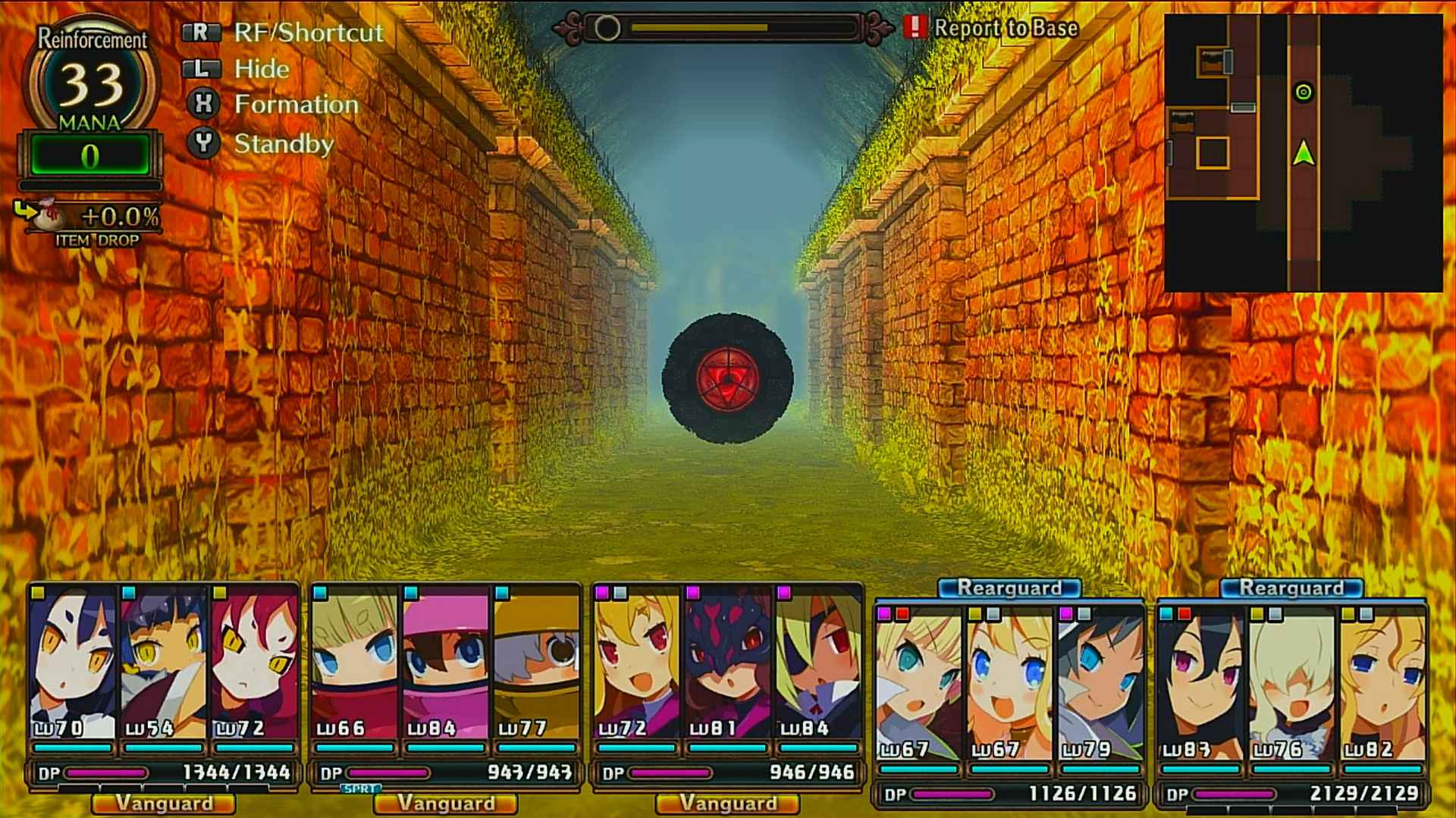Select the green circle marker on the minimap
The height and width of the screenshot is (818, 1456).
tap(1303, 92)
